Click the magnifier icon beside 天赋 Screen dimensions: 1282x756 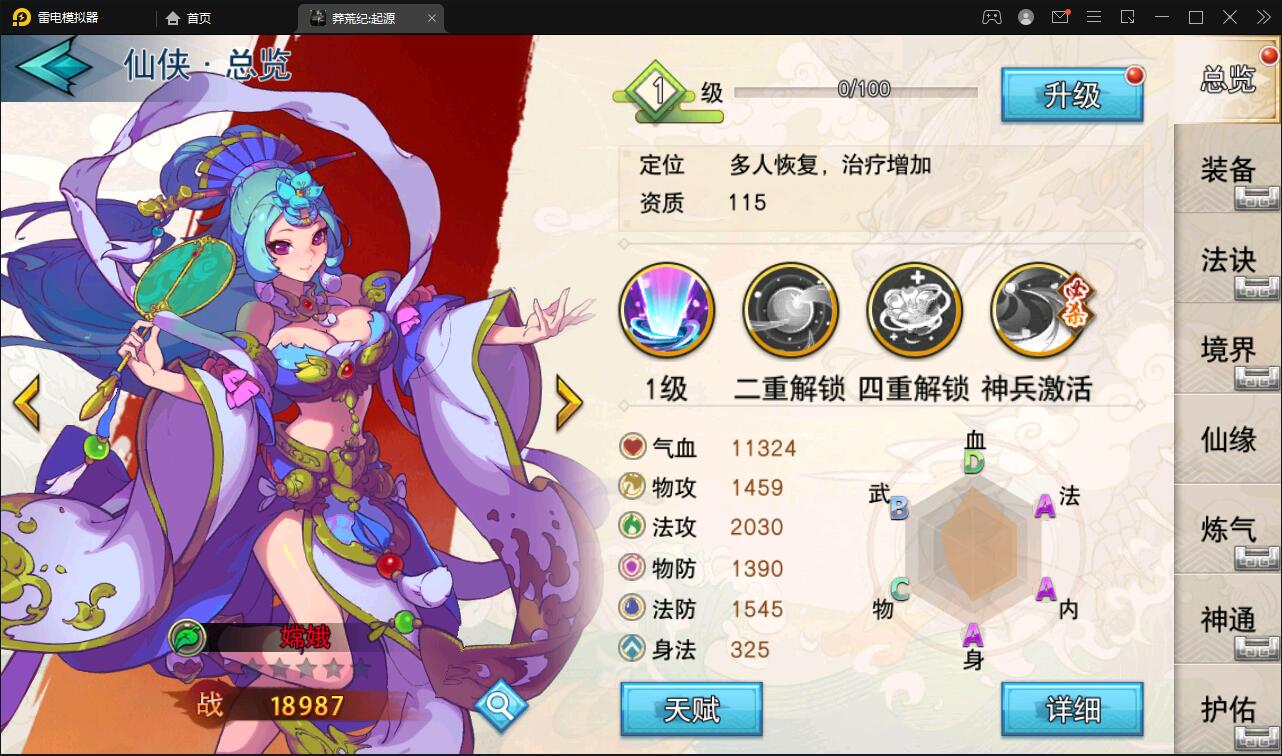[503, 705]
